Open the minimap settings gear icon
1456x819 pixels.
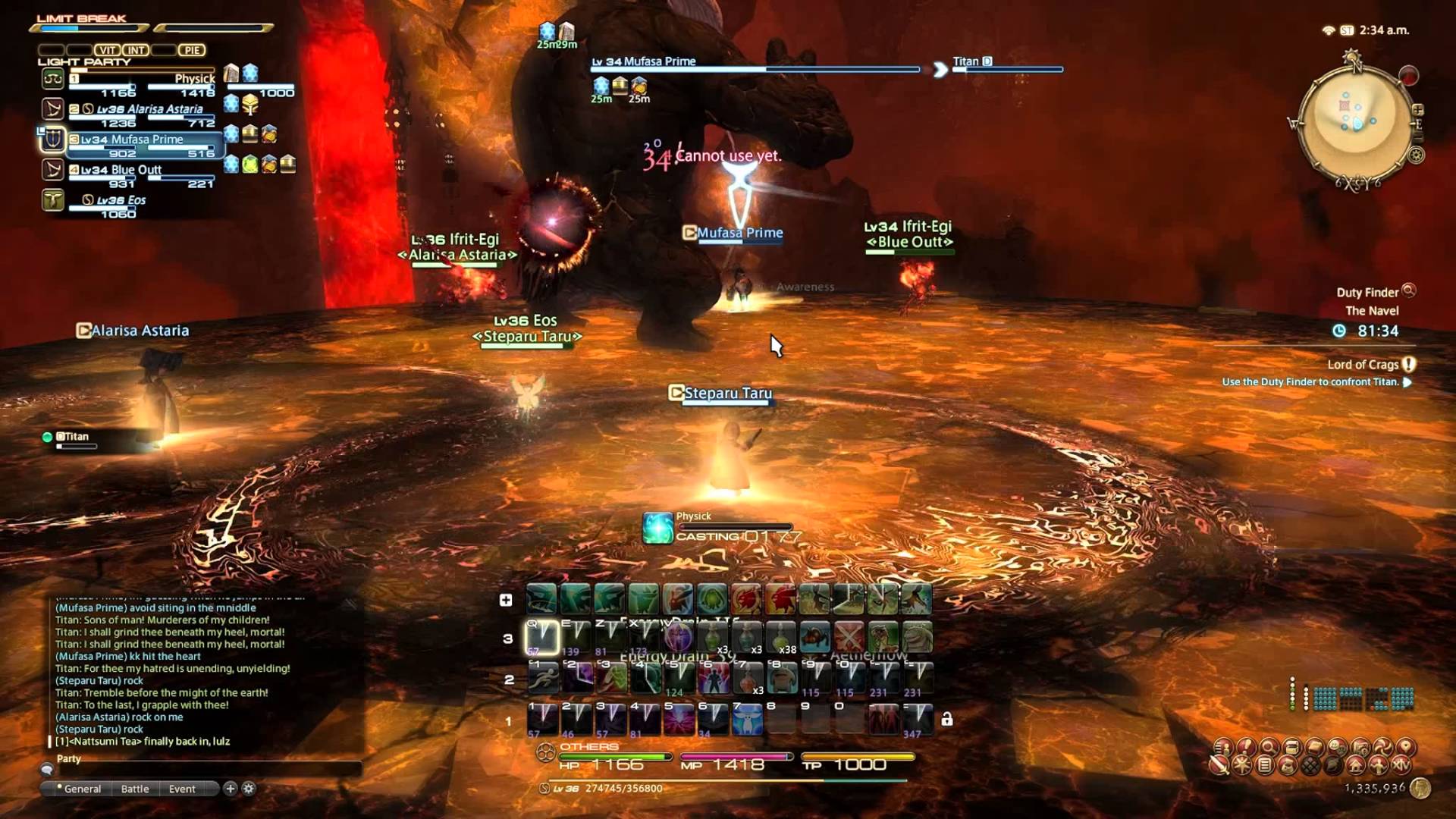[x=1417, y=155]
